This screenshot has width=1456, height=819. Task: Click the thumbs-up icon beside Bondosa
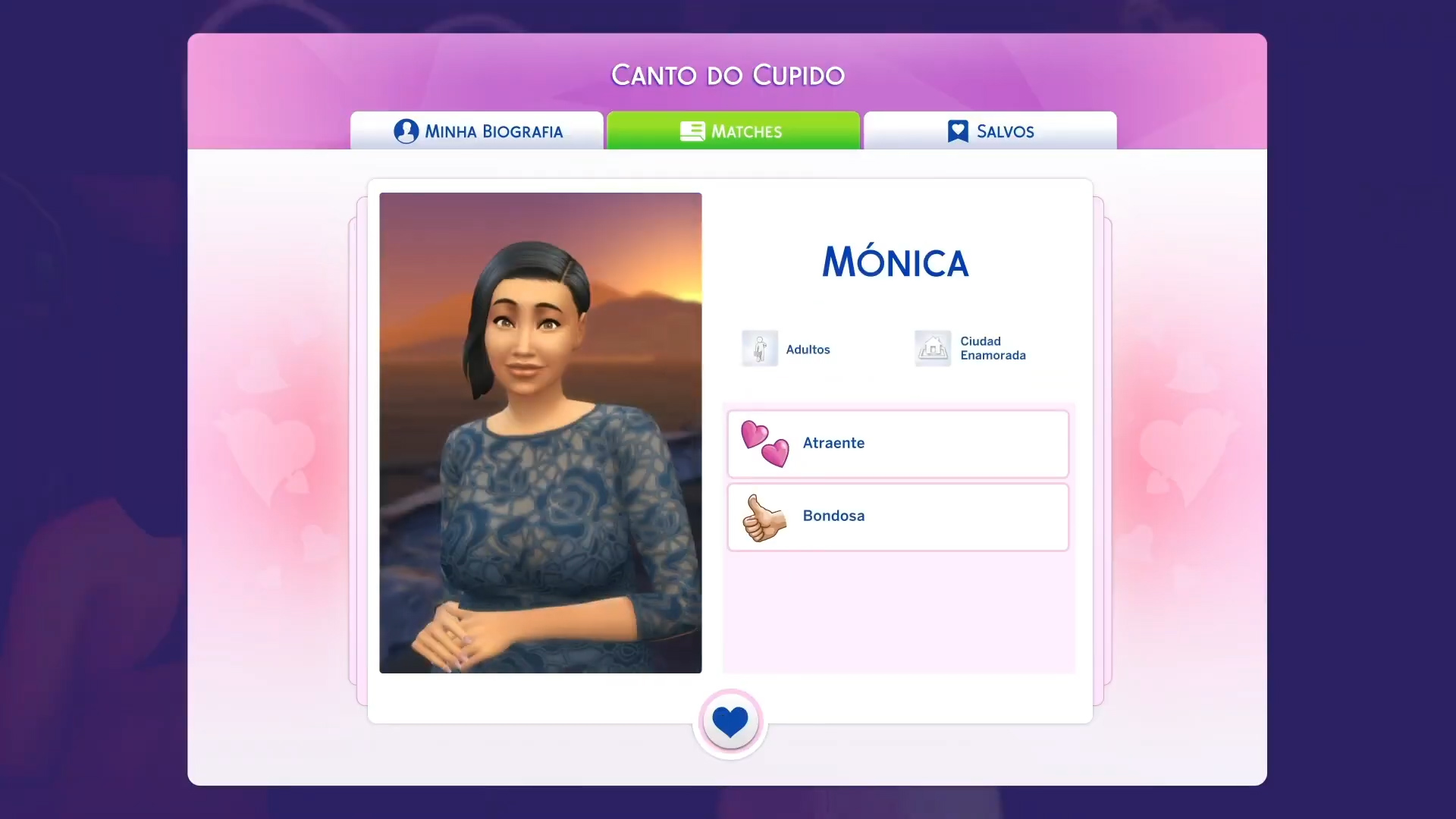click(765, 517)
